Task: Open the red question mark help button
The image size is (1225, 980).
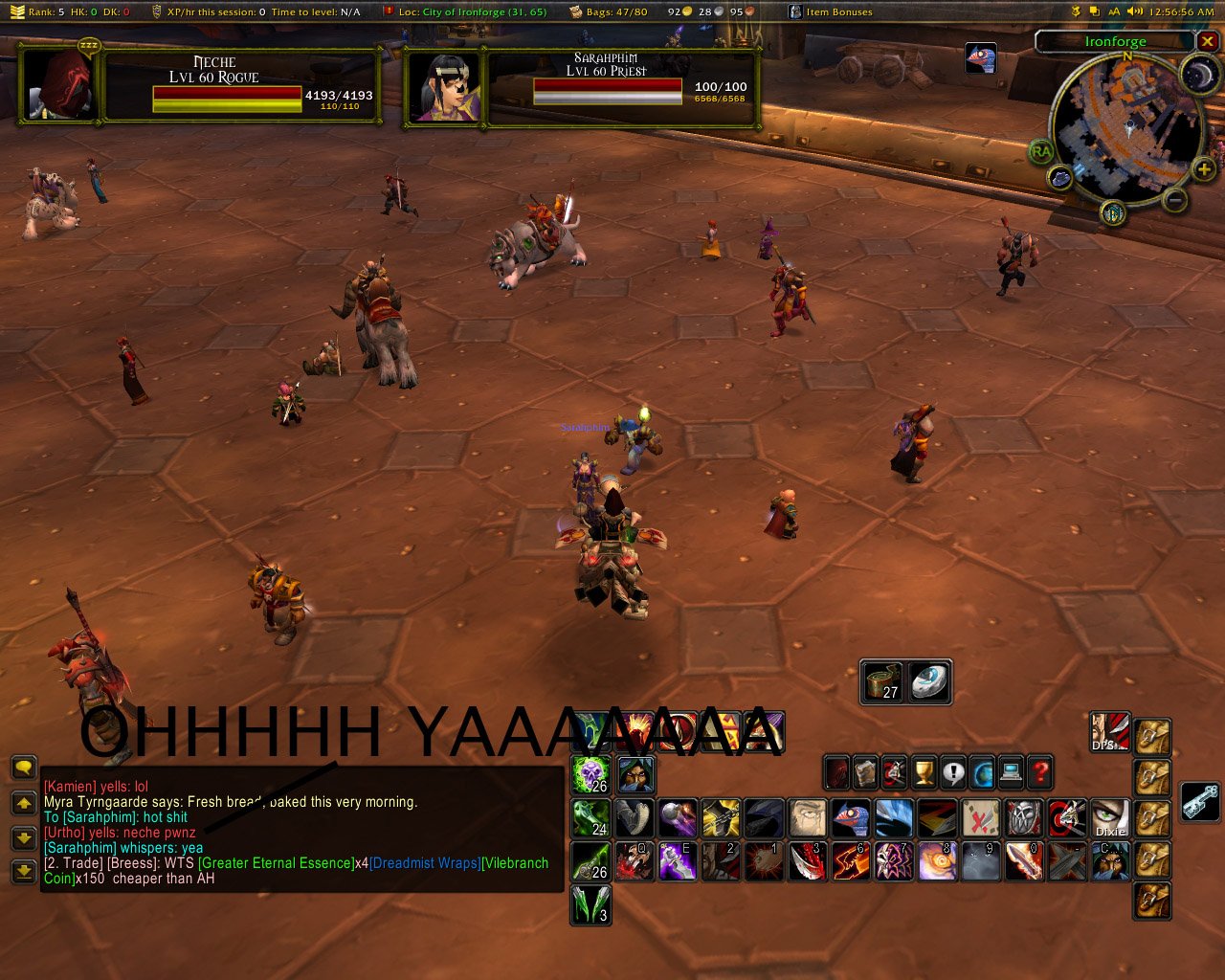Action: tap(1040, 771)
